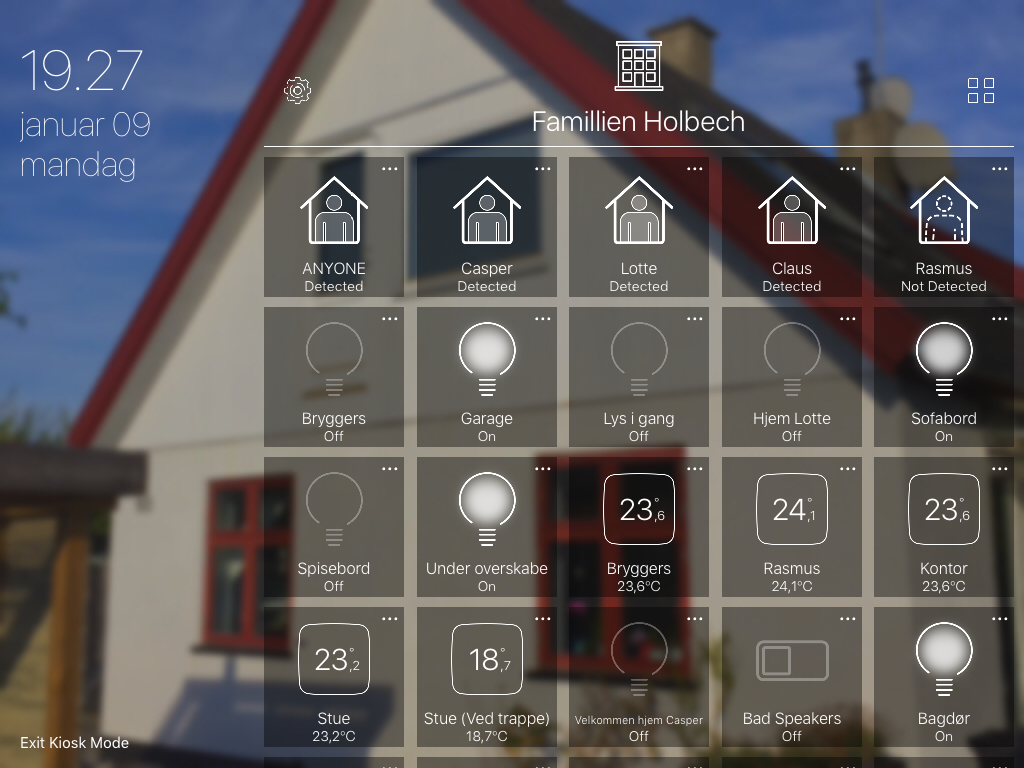Tap Exit Kiosk Mode
Image resolution: width=1024 pixels, height=768 pixels.
tap(75, 743)
